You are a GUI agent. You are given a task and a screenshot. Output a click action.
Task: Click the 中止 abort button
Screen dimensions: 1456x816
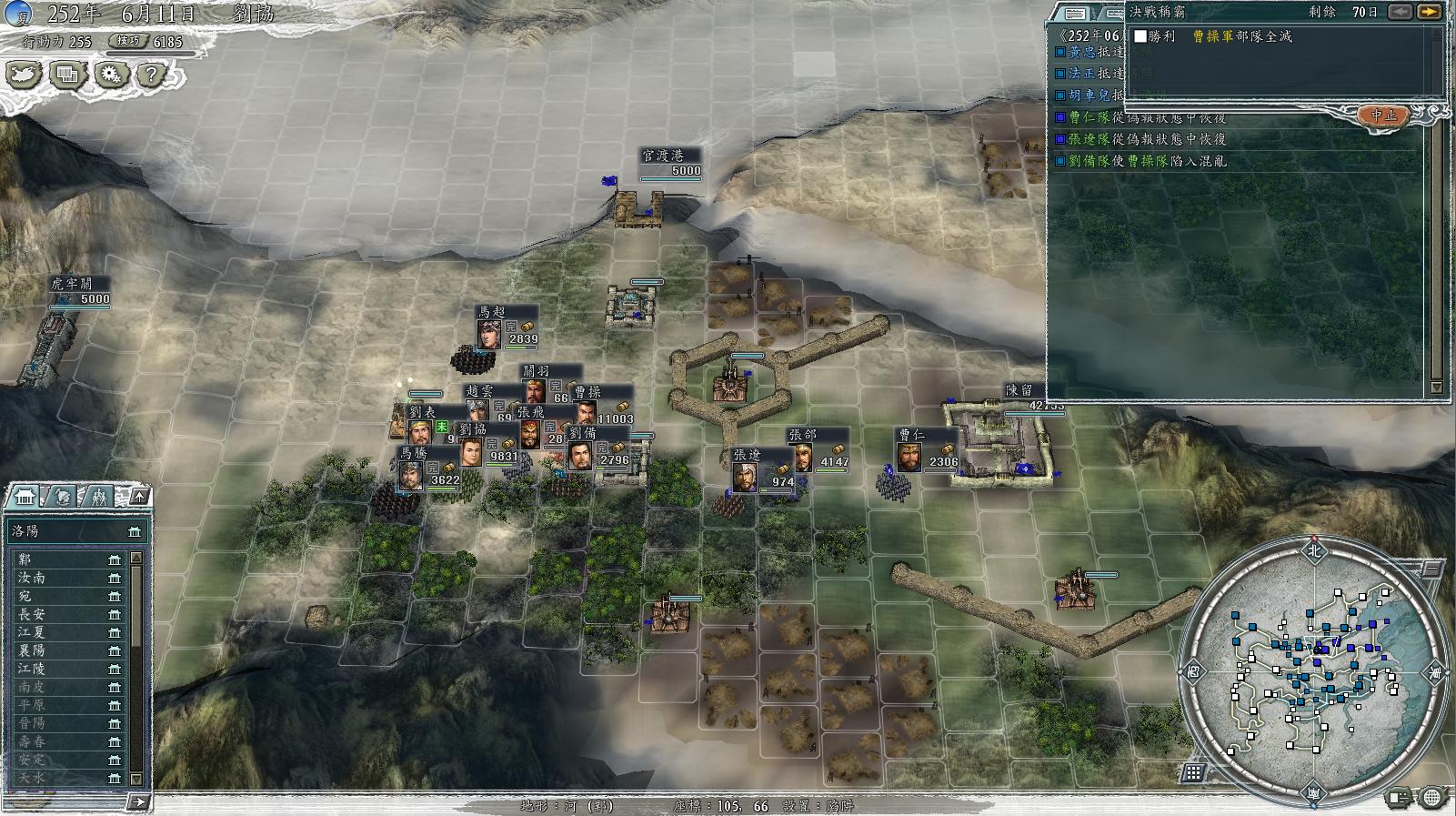(x=1383, y=116)
